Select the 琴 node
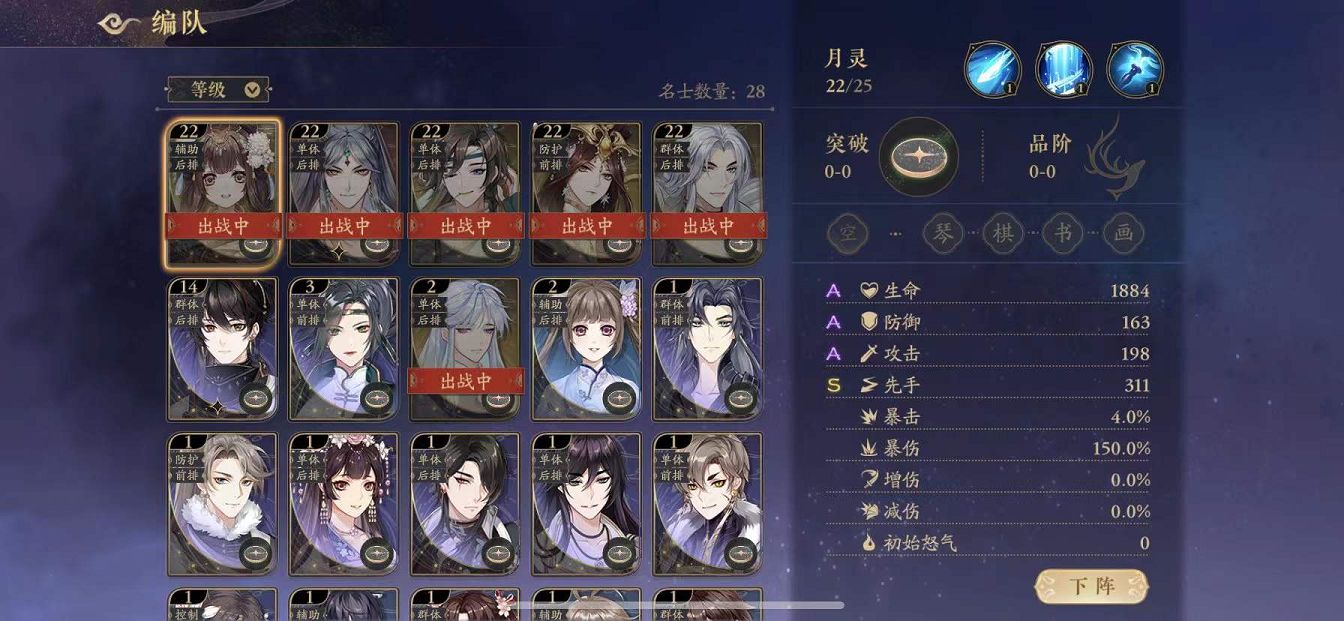Image resolution: width=1344 pixels, height=621 pixels. (942, 234)
